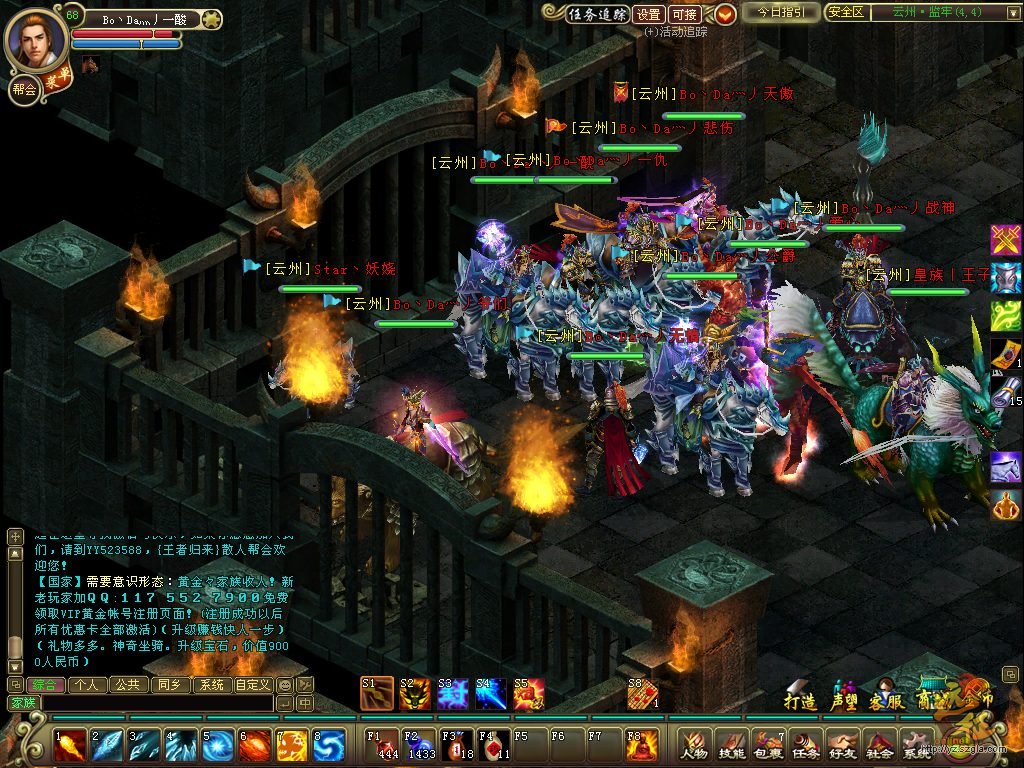Click the 帮会 guild button
This screenshot has height=768, width=1024.
pos(24,88)
